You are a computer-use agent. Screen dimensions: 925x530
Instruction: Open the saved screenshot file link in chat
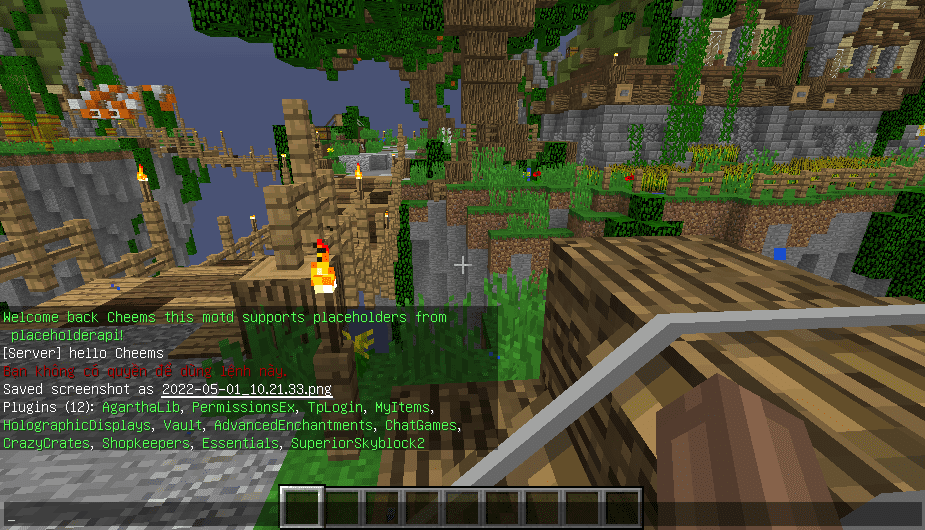pyautogui.click(x=246, y=389)
